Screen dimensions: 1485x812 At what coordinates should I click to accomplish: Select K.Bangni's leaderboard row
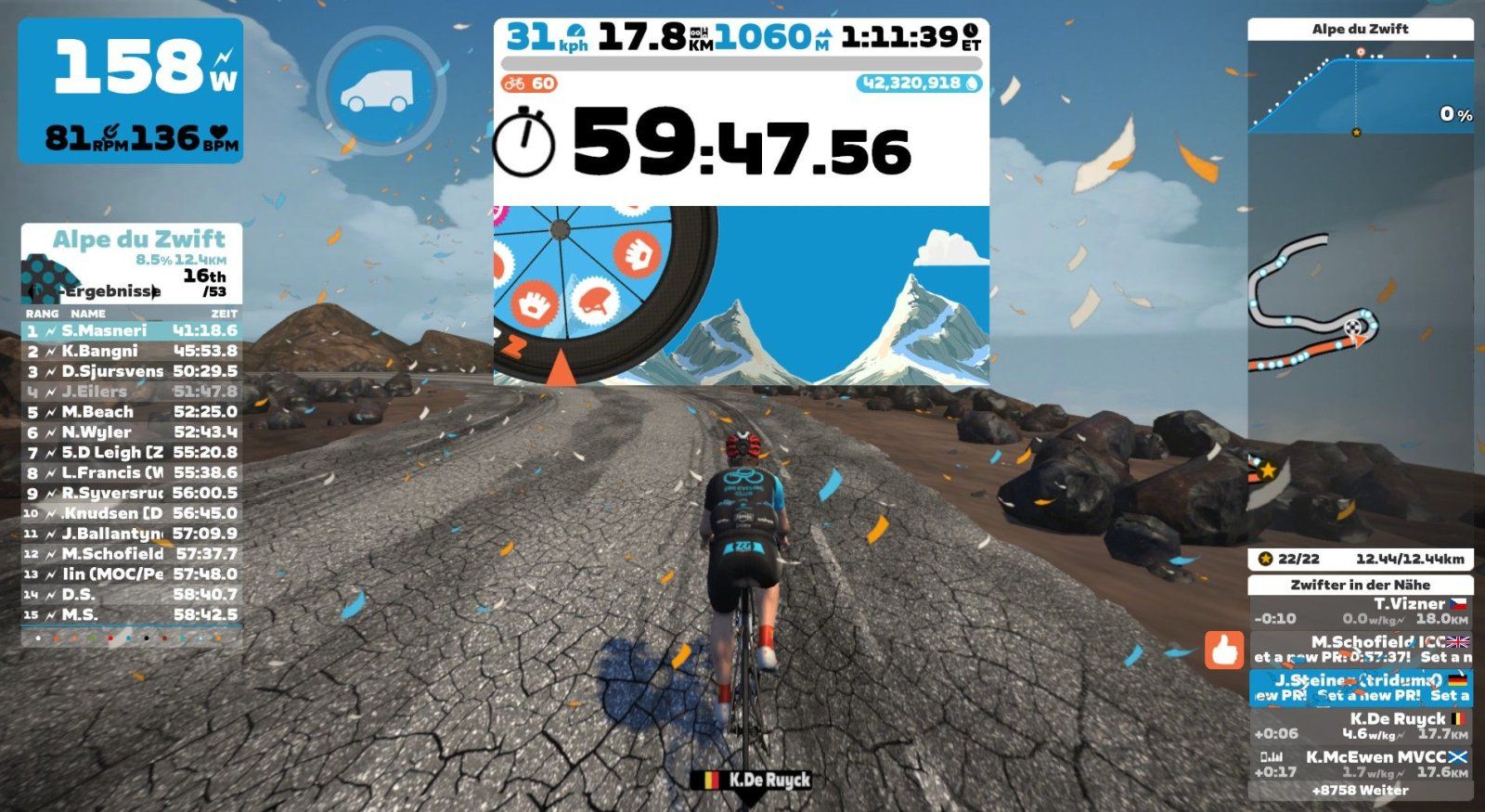pyautogui.click(x=131, y=351)
